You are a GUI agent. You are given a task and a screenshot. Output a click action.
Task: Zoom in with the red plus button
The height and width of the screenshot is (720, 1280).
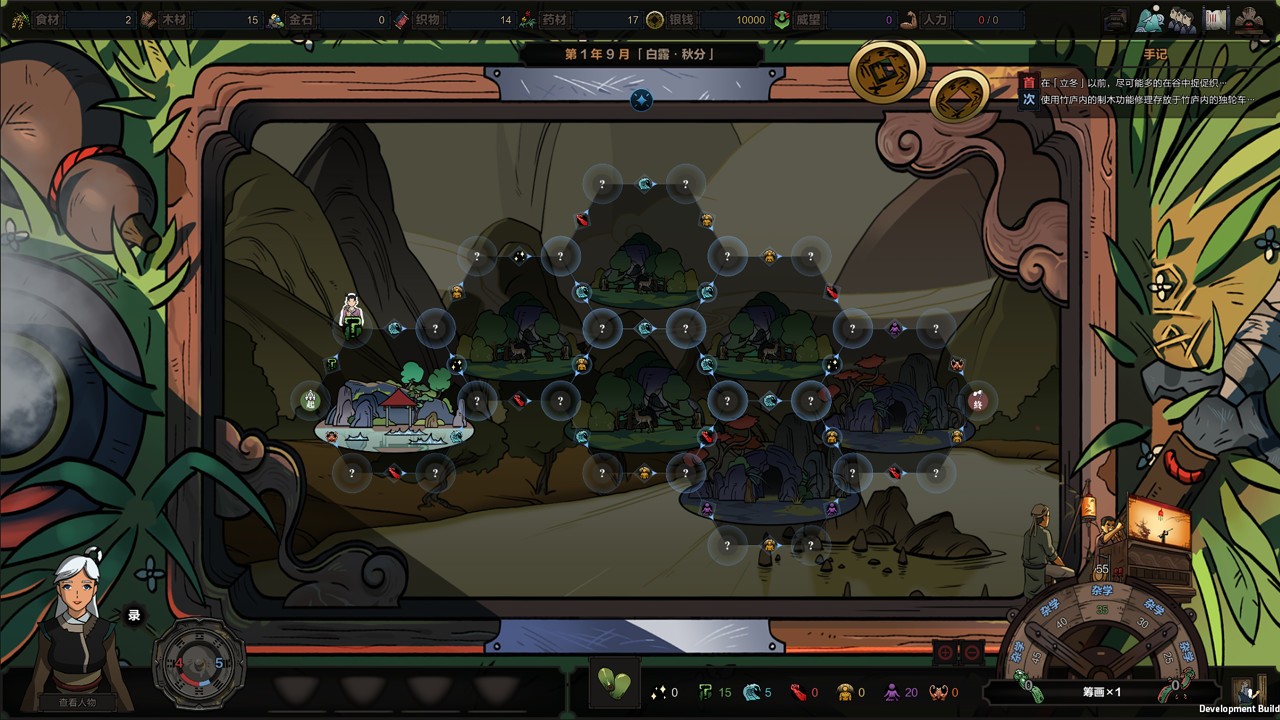945,653
